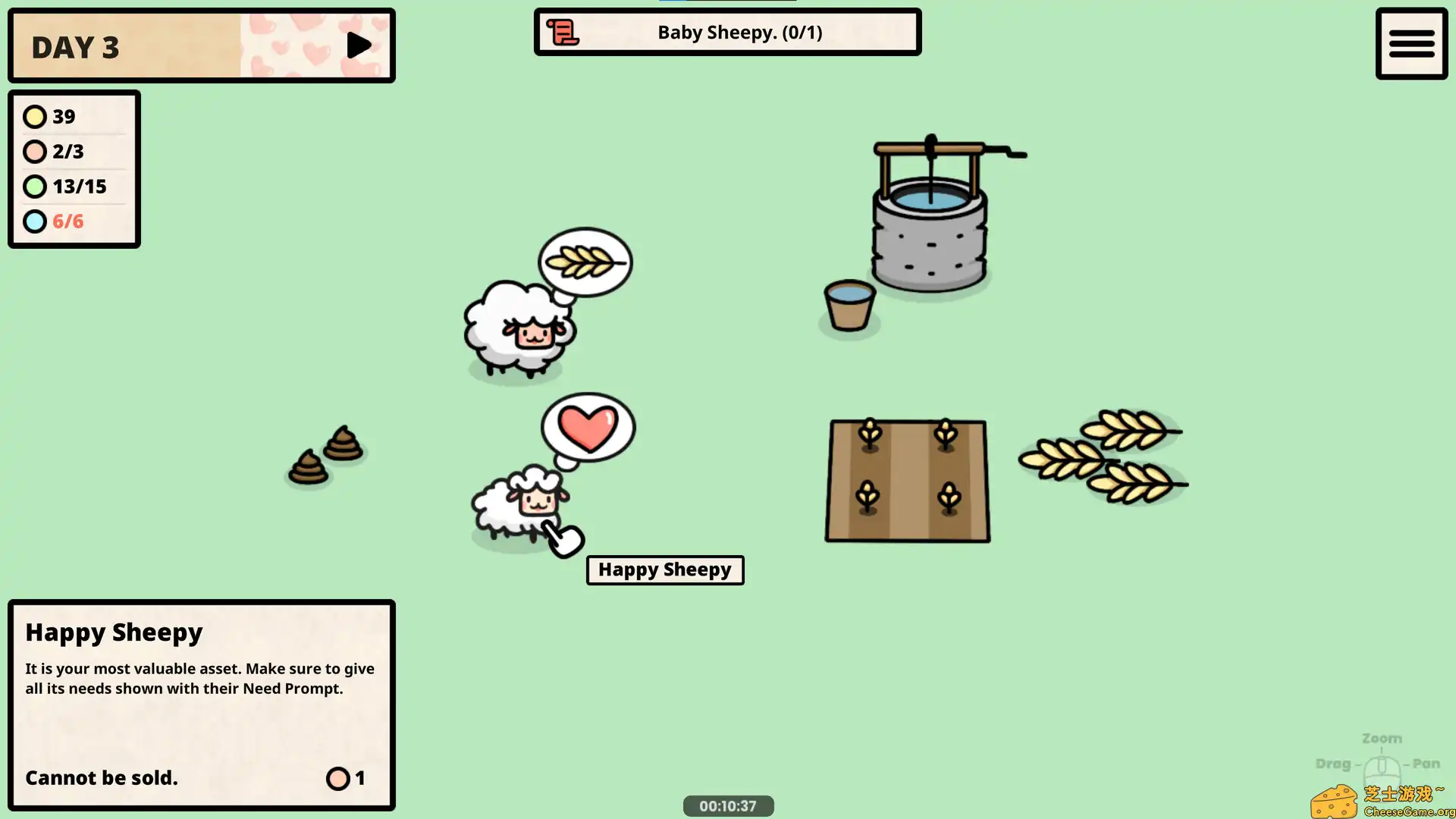The width and height of the screenshot is (1456, 819).
Task: Click the water well
Action: pos(929,227)
